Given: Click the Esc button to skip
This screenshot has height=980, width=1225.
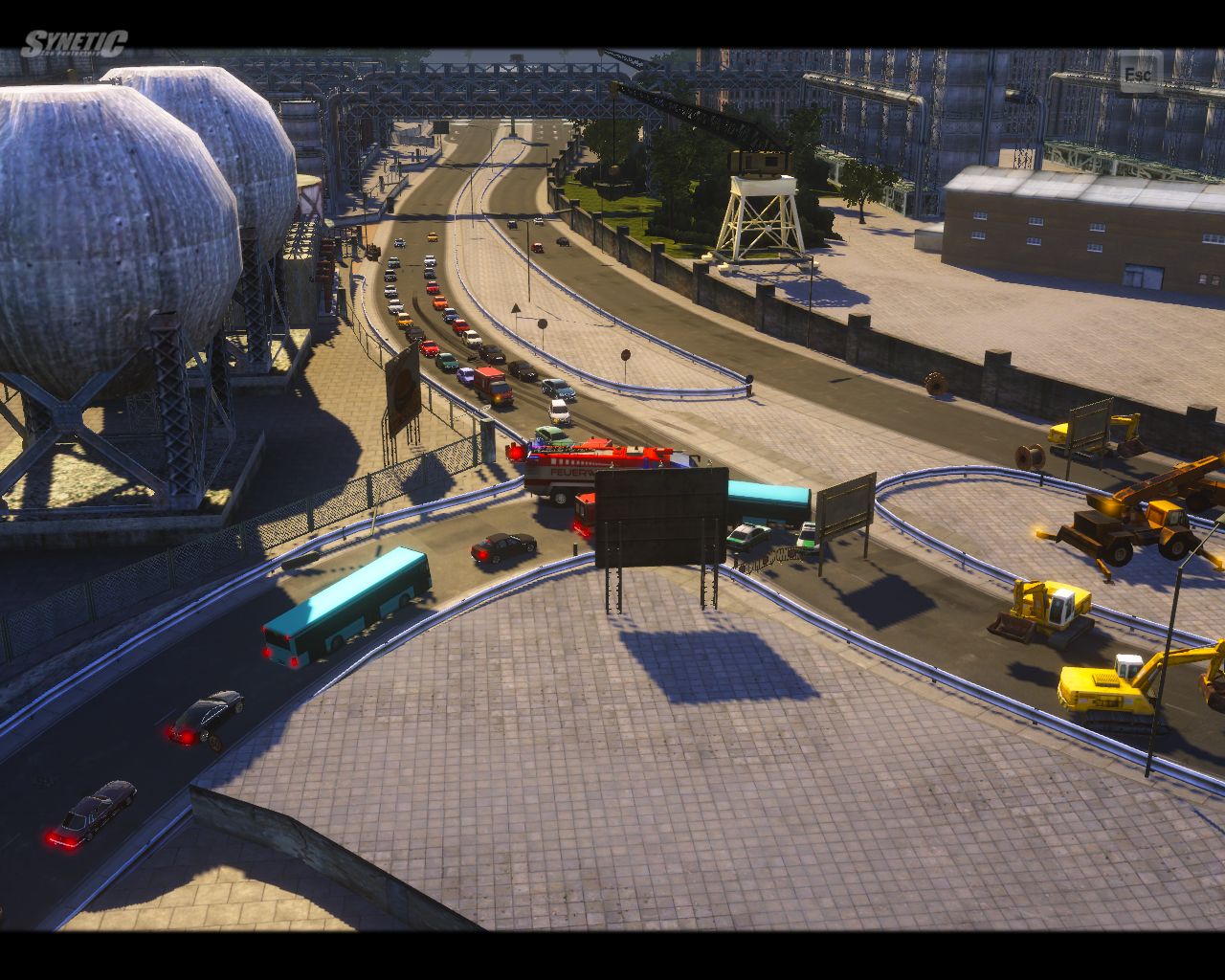Looking at the screenshot, I should [1139, 74].
